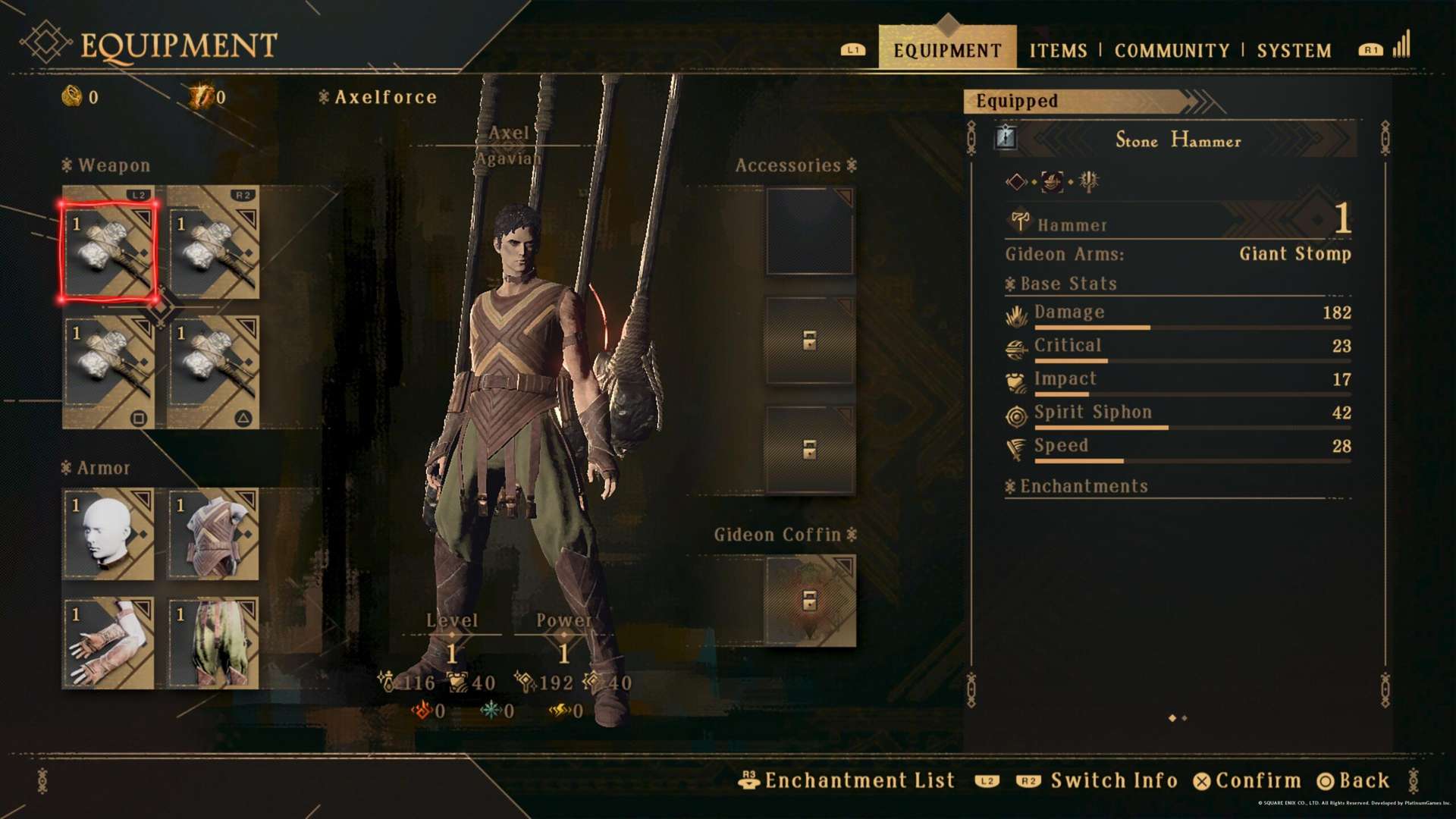Go to the System tab
Screen dimensions: 1456x819
(1294, 51)
